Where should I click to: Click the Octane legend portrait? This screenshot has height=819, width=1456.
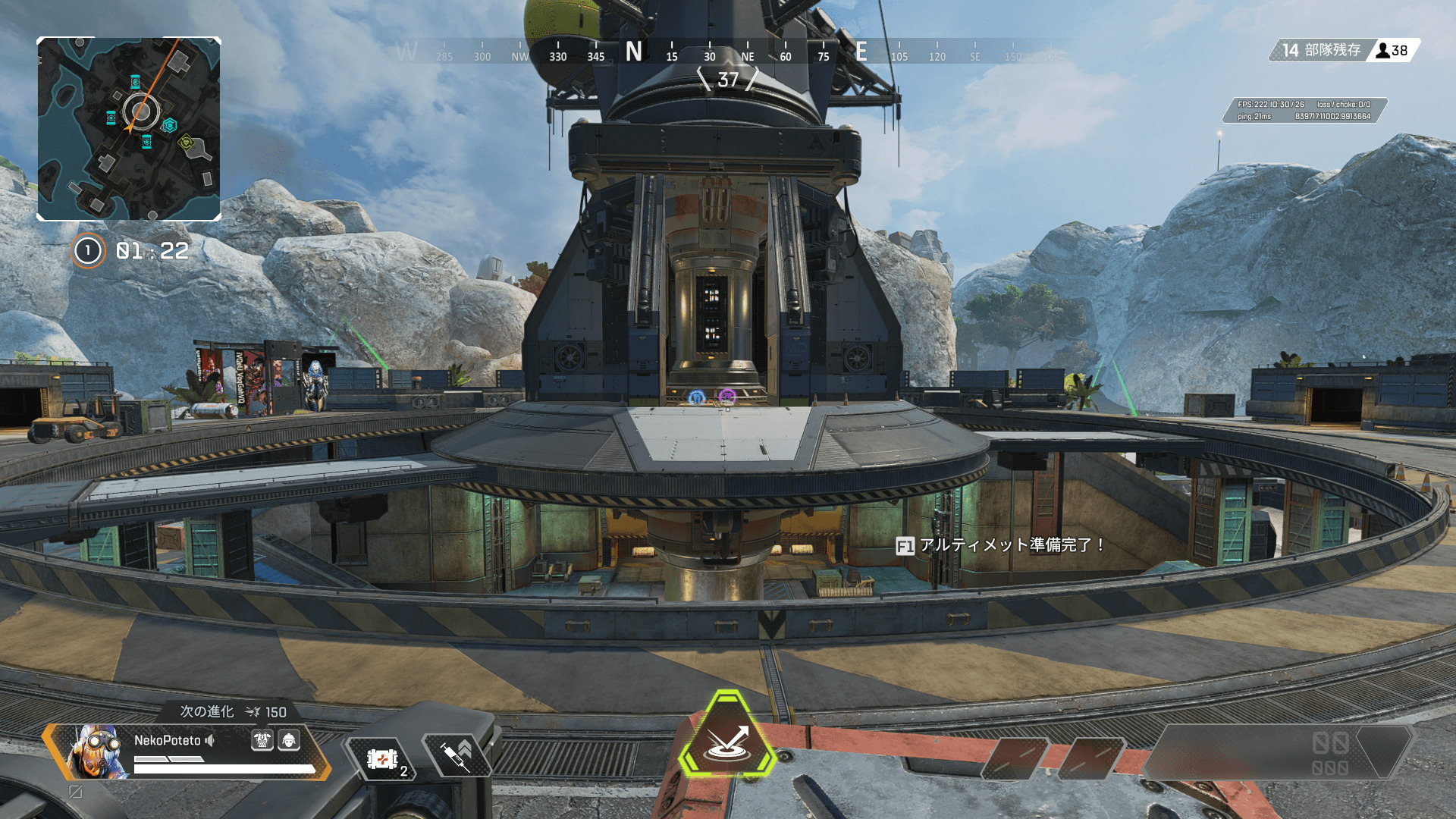[97, 751]
